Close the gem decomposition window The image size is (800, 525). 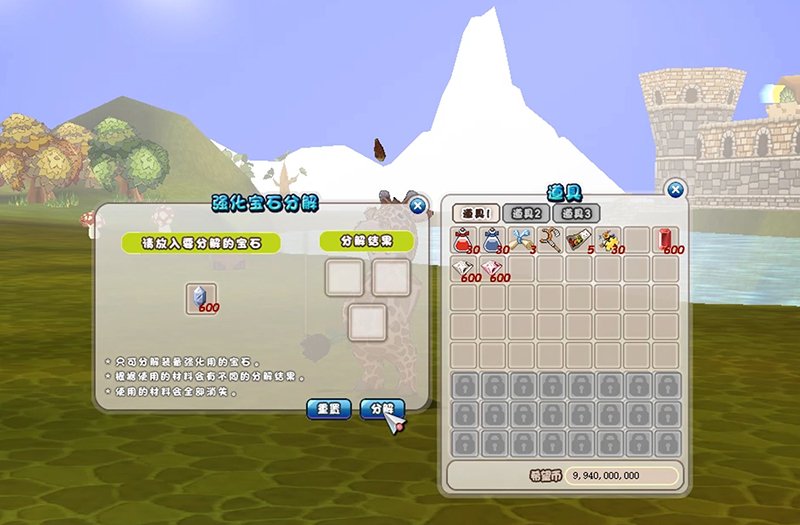[x=418, y=206]
